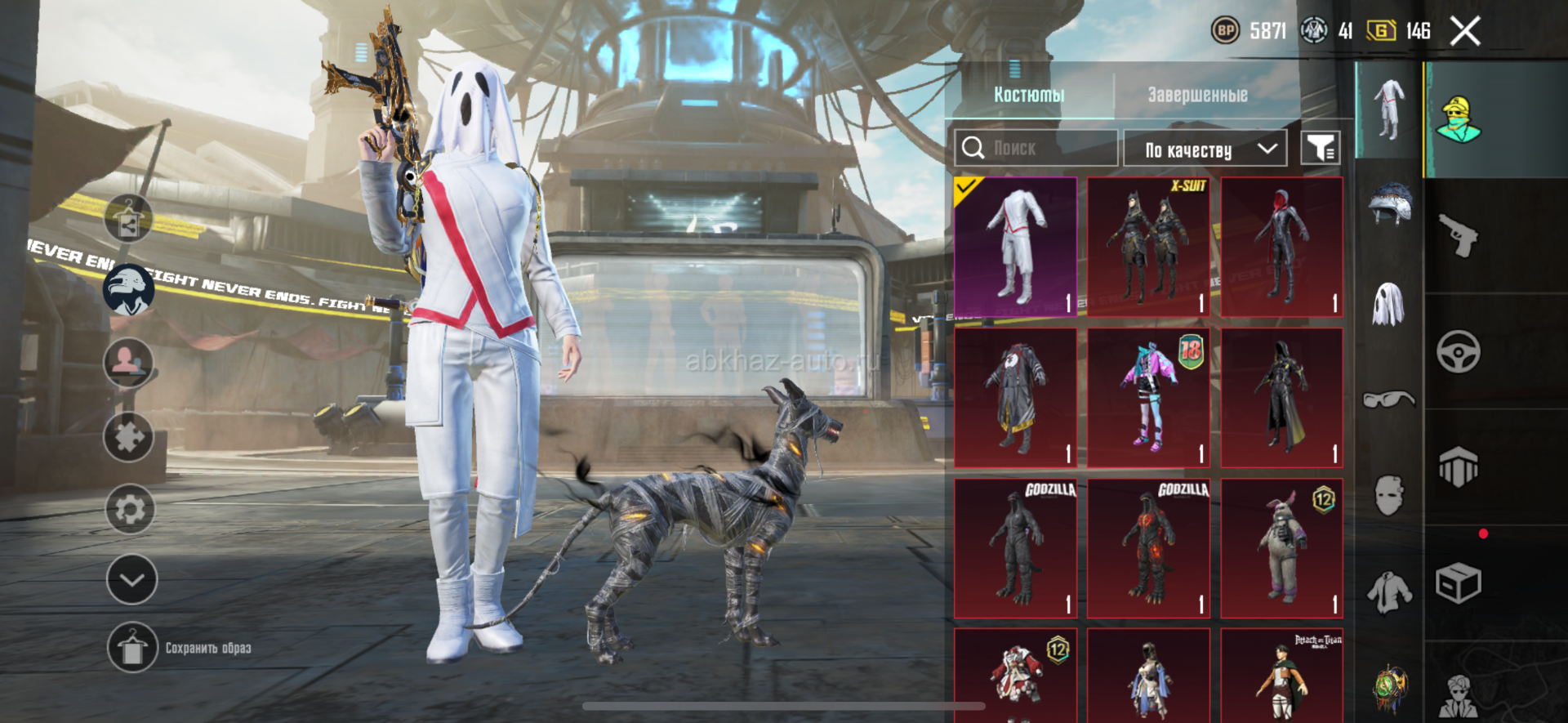Expand the down-arrow chevron button
The image size is (1568, 723).
(x=131, y=580)
